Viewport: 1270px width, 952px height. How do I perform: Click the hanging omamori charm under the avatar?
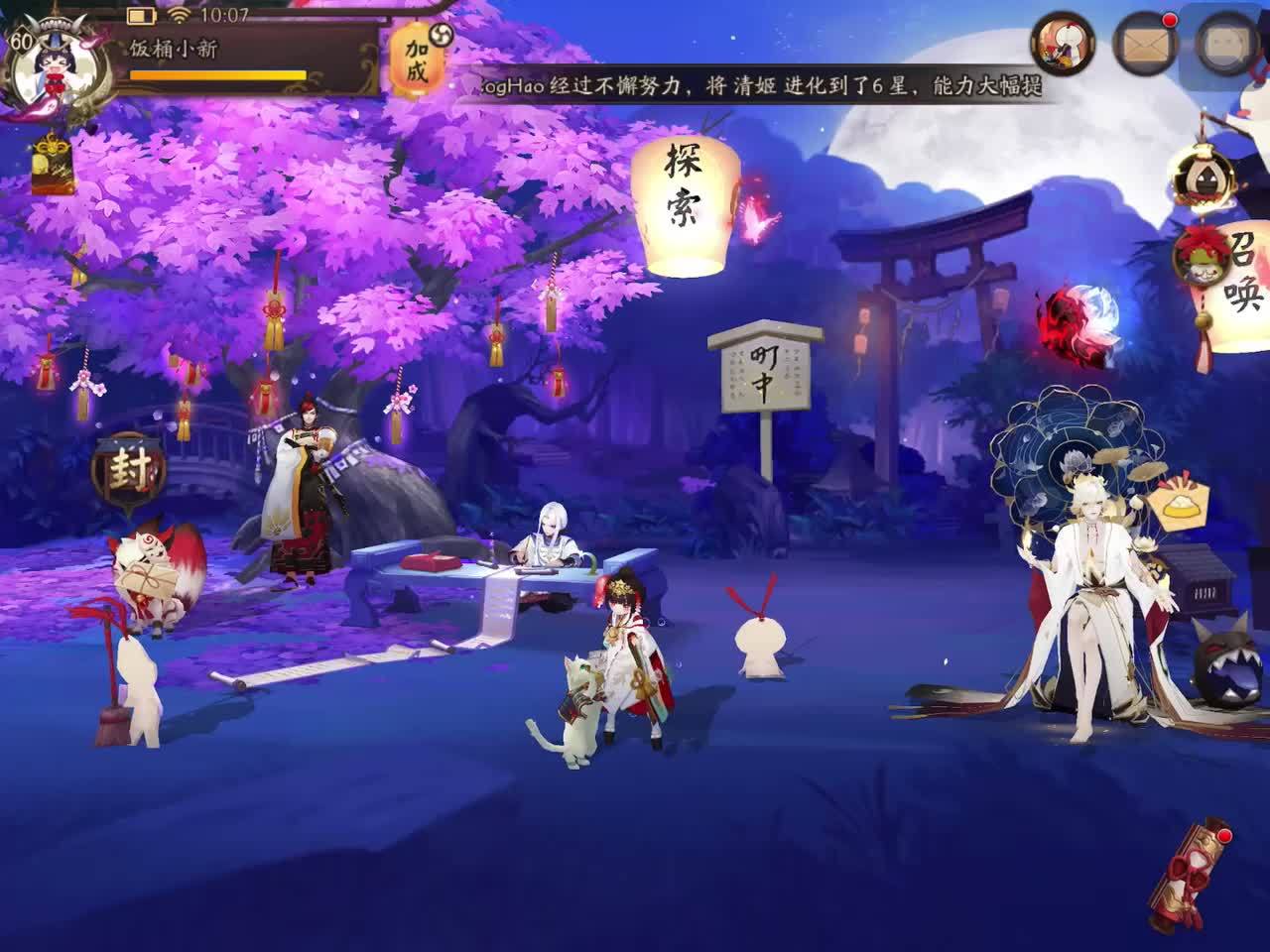(50, 164)
